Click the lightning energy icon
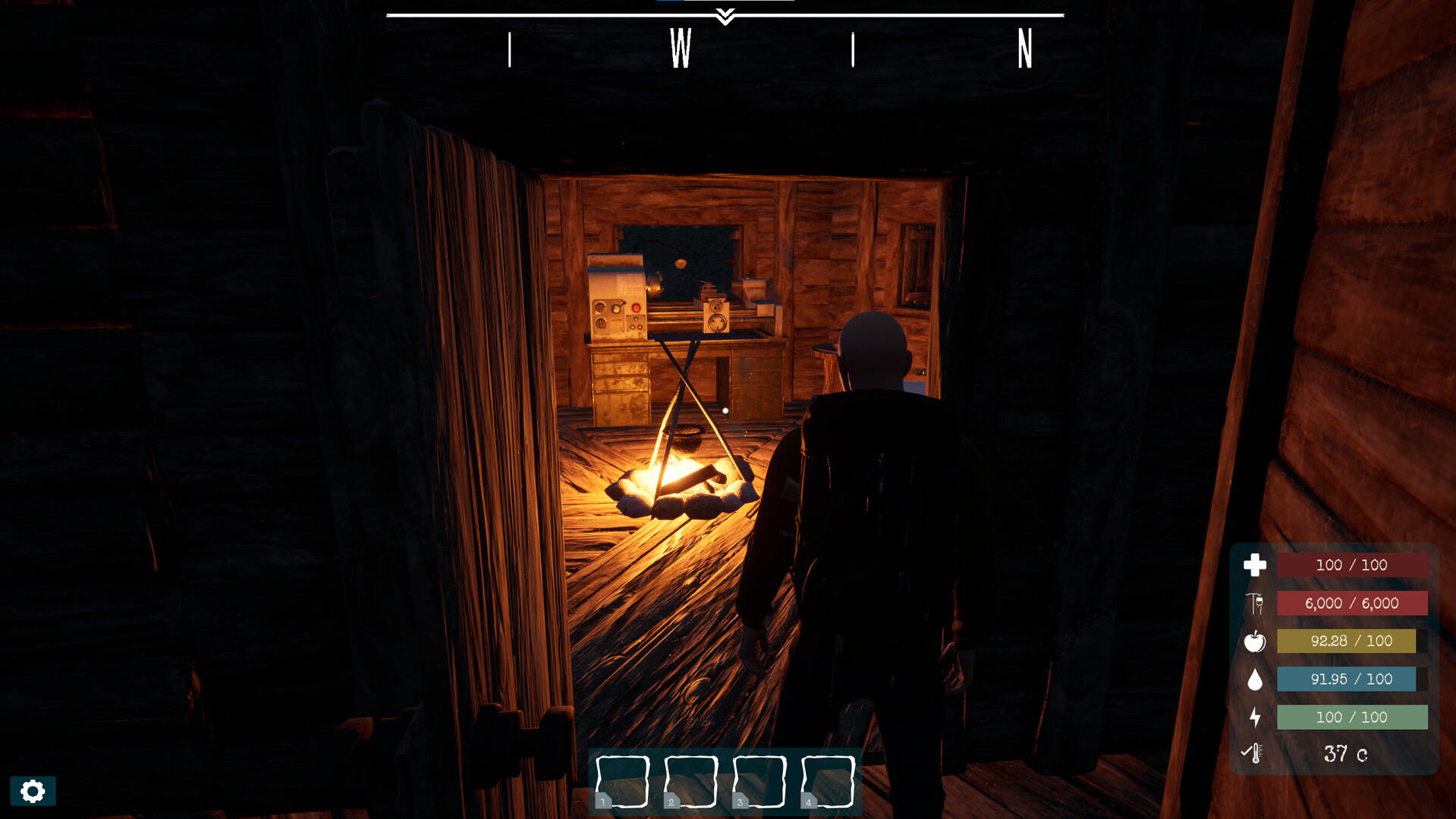Image resolution: width=1456 pixels, height=819 pixels. point(1256,717)
